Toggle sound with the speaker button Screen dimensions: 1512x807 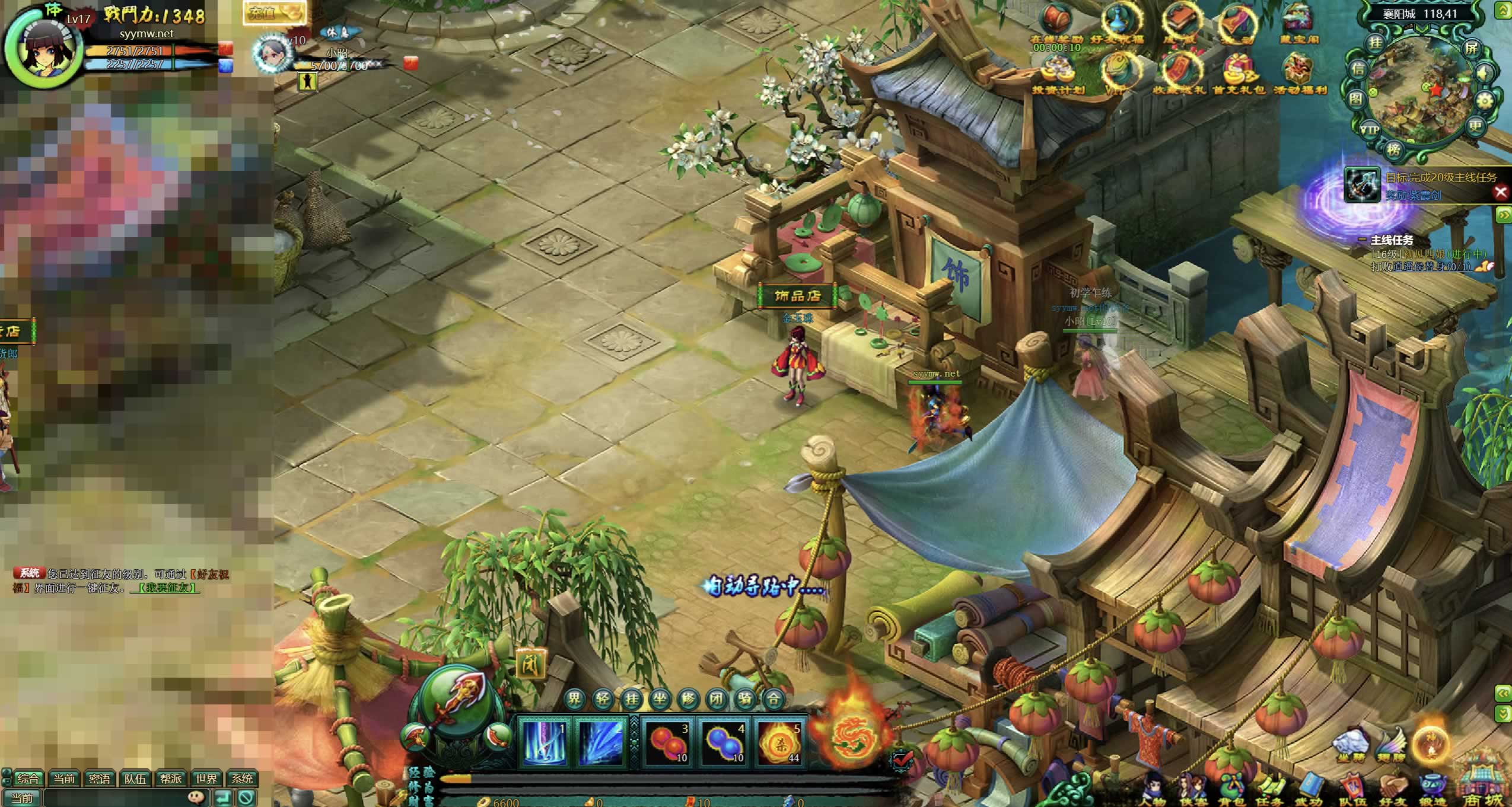[x=1484, y=74]
